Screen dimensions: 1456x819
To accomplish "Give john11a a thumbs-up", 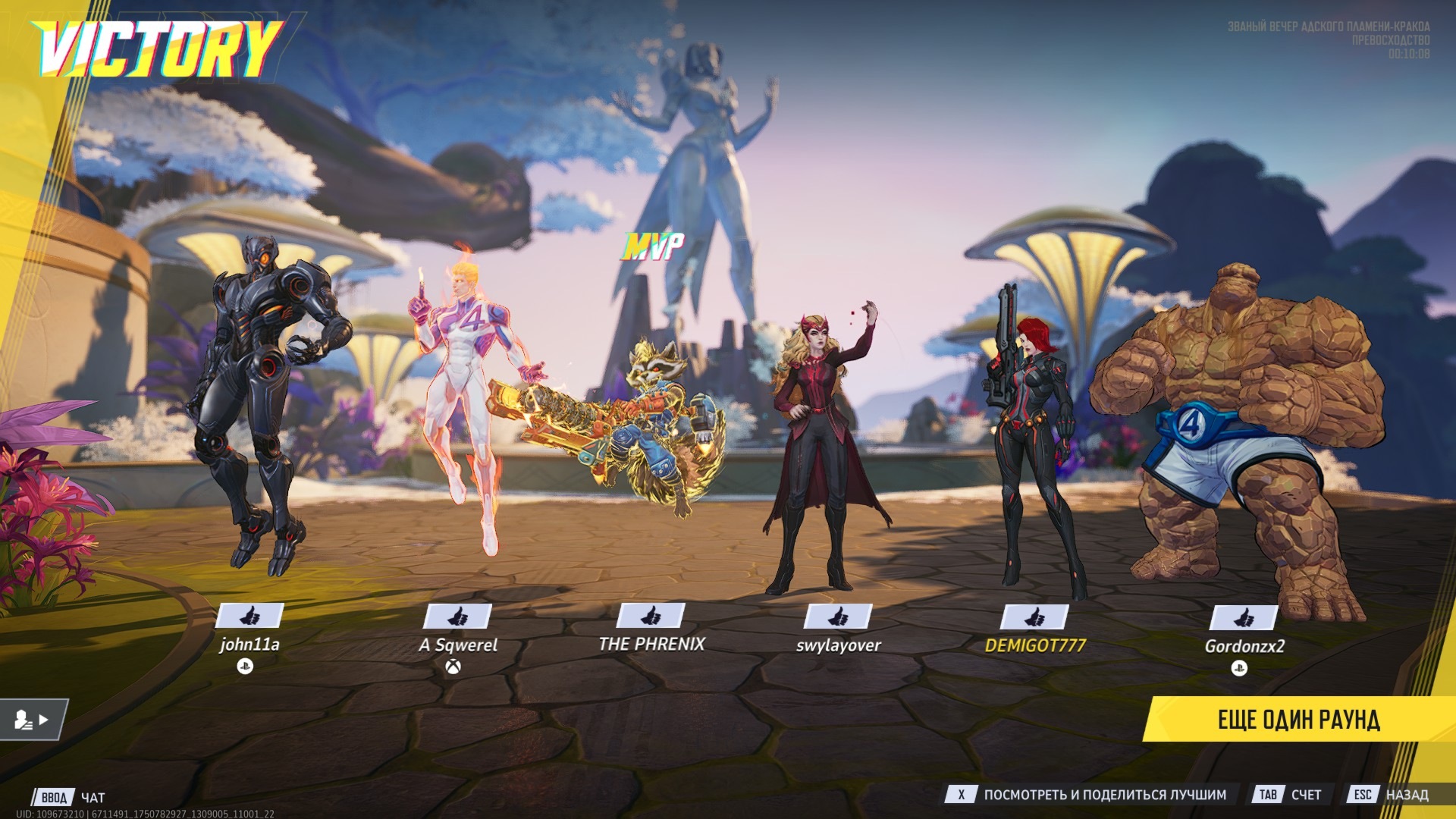I will tap(250, 616).
